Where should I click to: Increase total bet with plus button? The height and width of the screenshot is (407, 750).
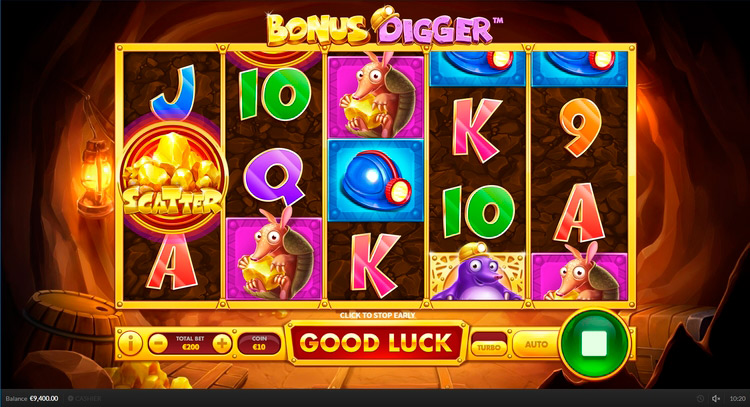[221, 344]
